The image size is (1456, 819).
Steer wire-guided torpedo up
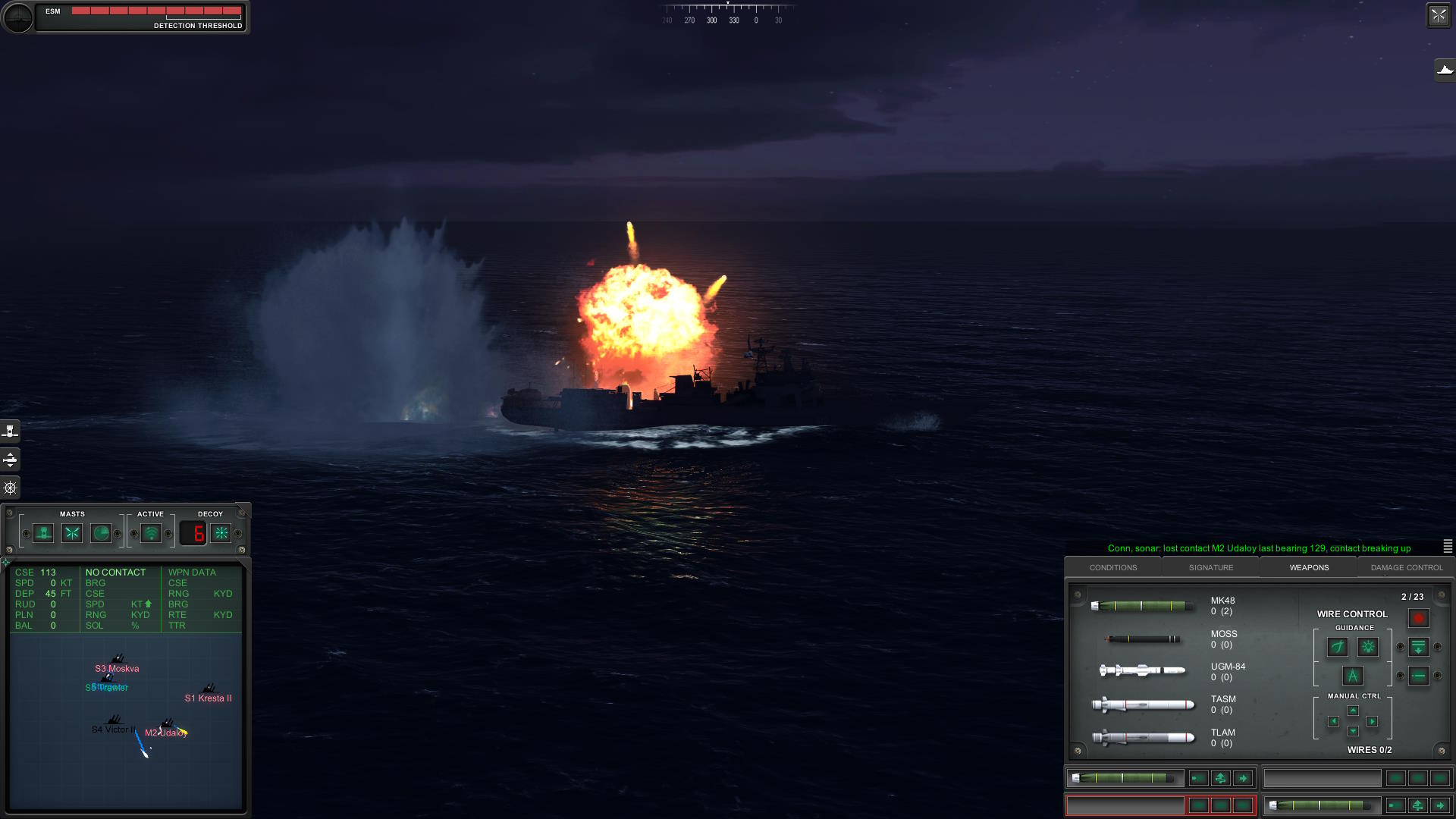point(1353,711)
